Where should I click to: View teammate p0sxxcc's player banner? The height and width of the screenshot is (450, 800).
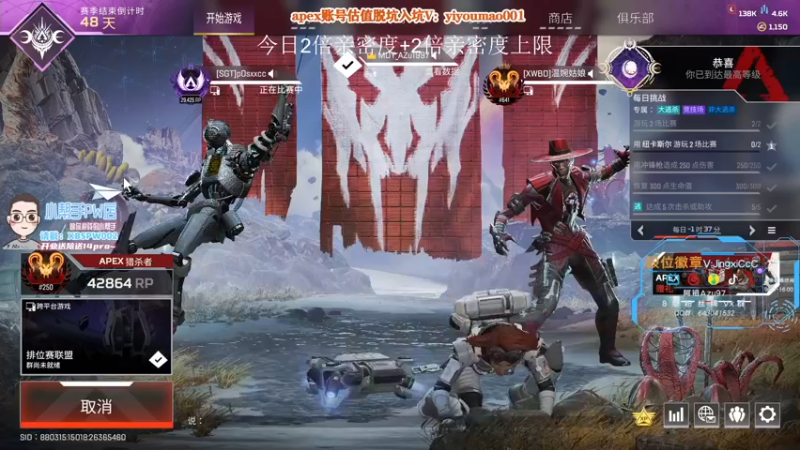pos(240,81)
